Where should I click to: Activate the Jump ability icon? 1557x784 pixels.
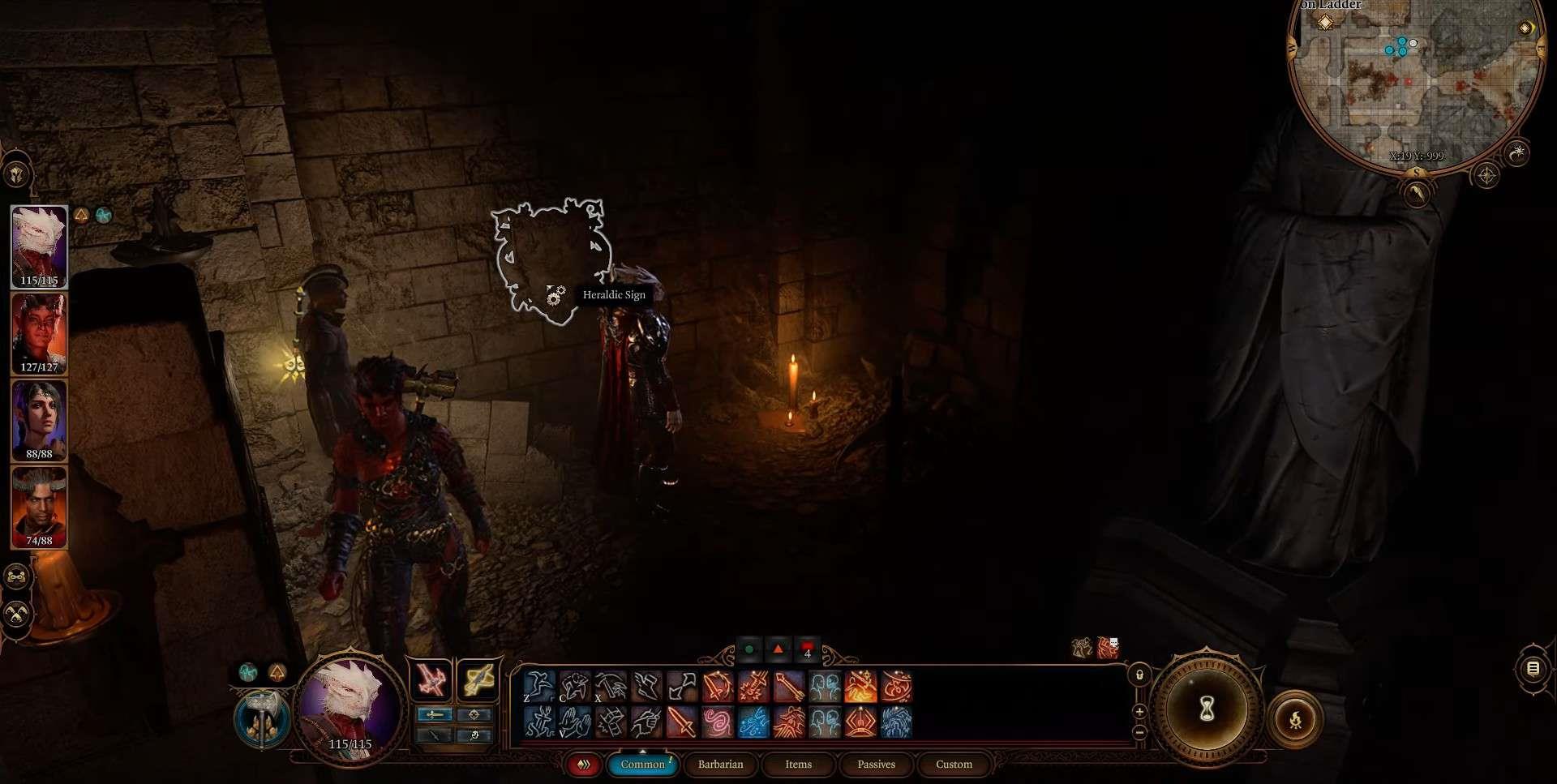(x=540, y=688)
